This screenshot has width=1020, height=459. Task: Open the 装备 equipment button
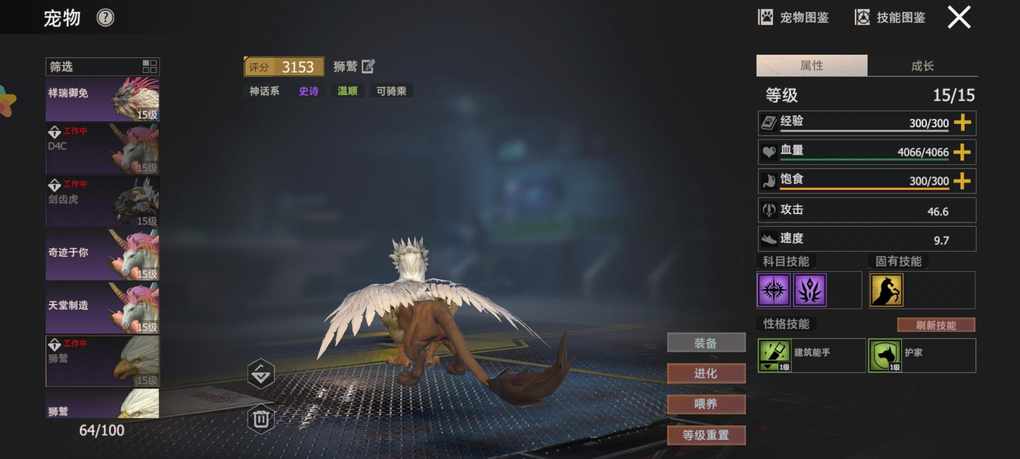(706, 343)
